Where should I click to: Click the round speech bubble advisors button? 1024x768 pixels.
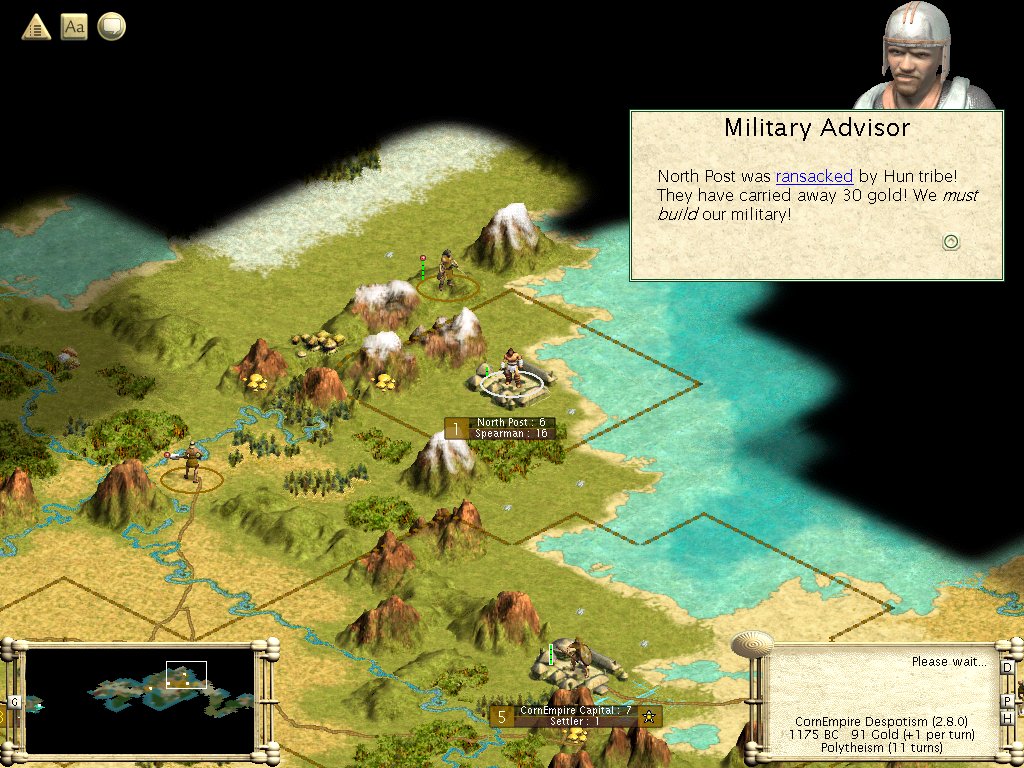point(112,27)
